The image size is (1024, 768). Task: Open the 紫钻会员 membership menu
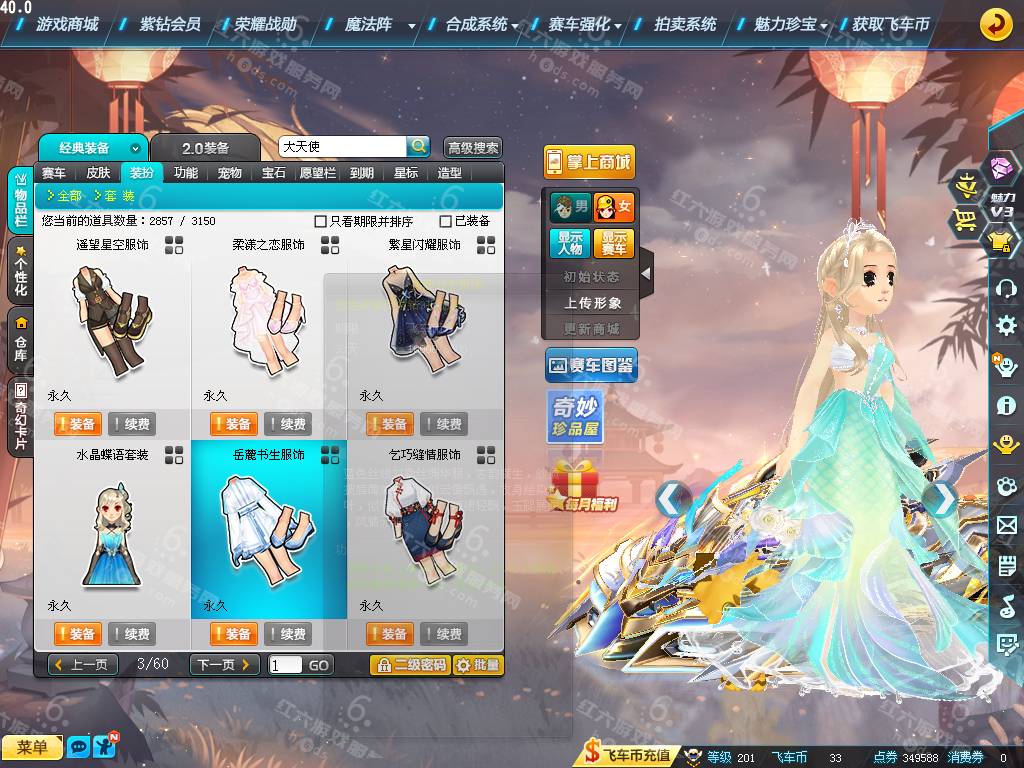click(x=170, y=24)
